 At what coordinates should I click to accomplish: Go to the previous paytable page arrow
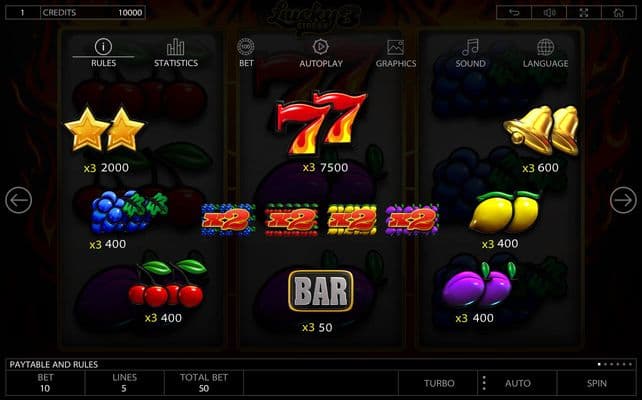(x=18, y=200)
